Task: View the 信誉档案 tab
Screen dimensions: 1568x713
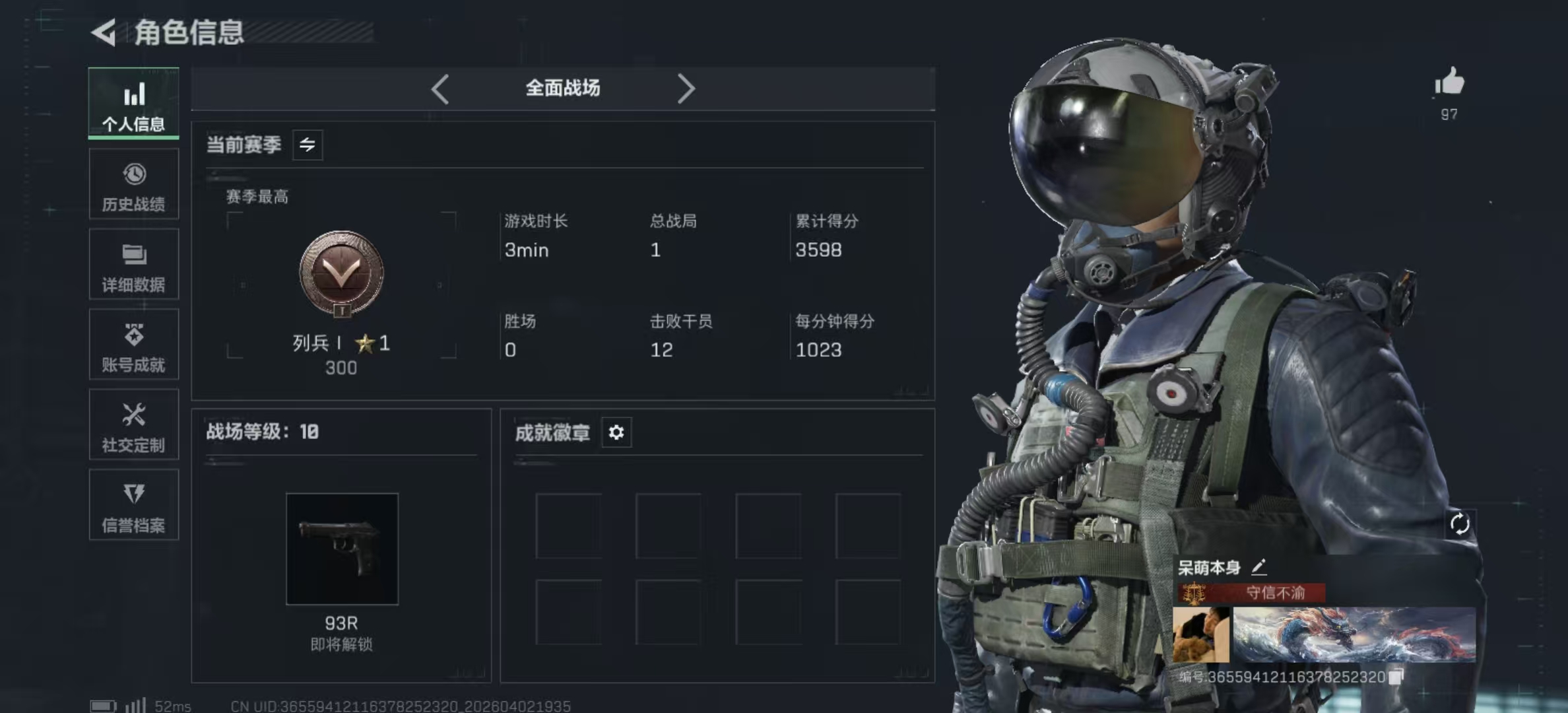Action: coord(134,505)
